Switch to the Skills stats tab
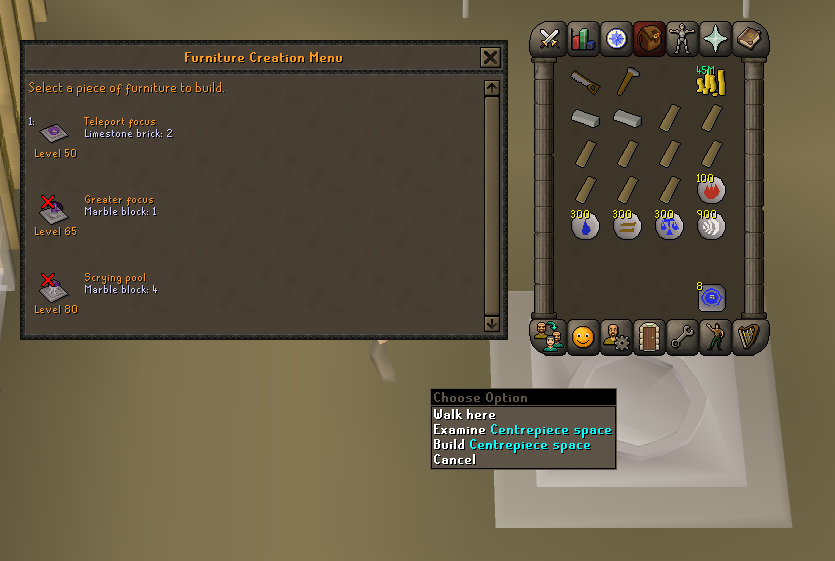 [582, 38]
